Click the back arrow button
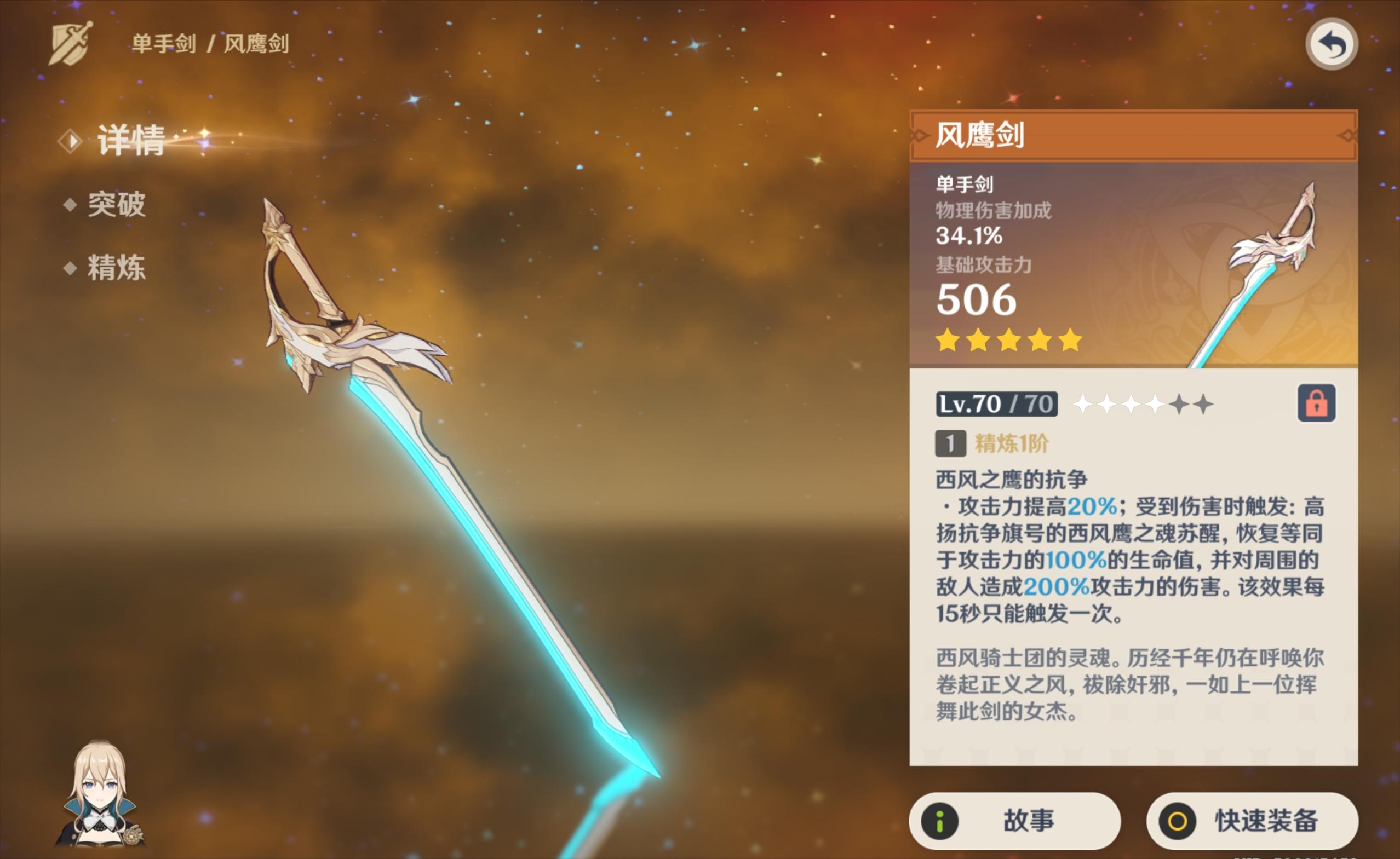 tap(1331, 44)
